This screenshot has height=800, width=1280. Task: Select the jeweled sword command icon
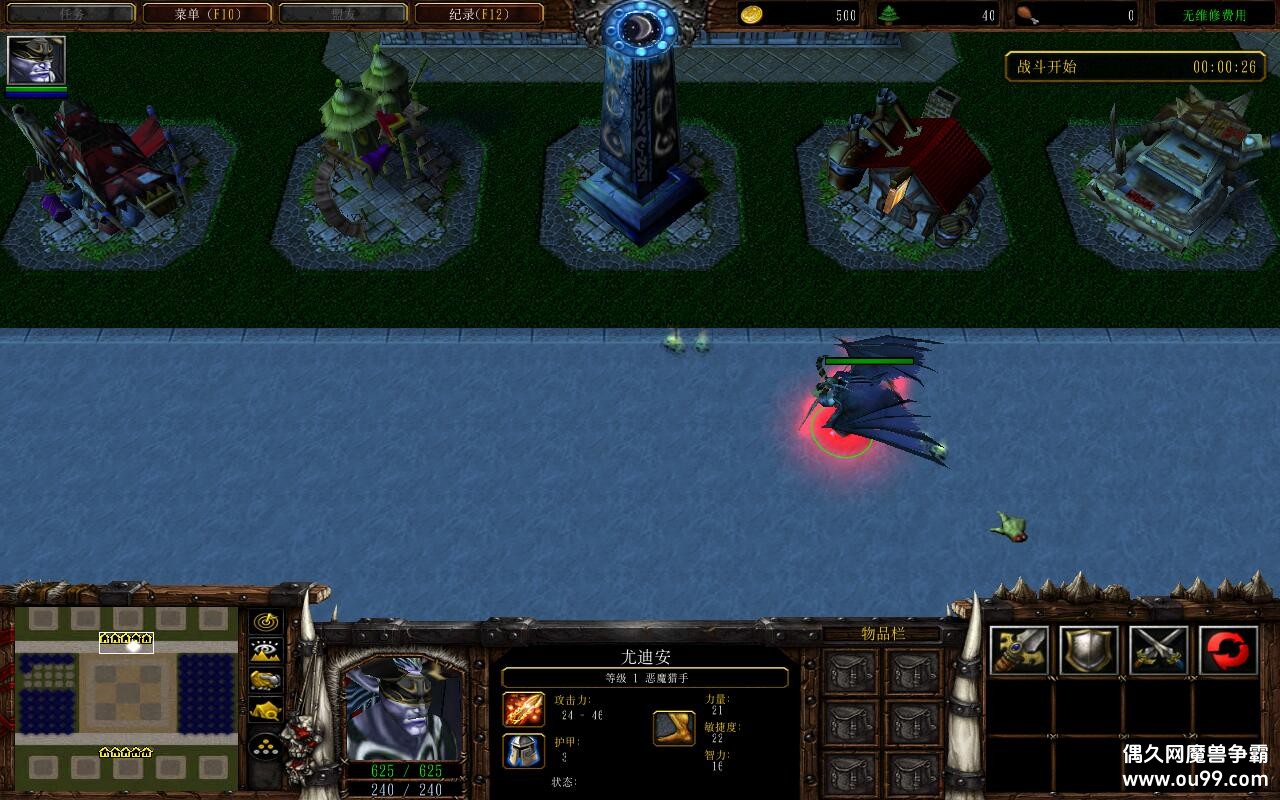pyautogui.click(x=1019, y=651)
